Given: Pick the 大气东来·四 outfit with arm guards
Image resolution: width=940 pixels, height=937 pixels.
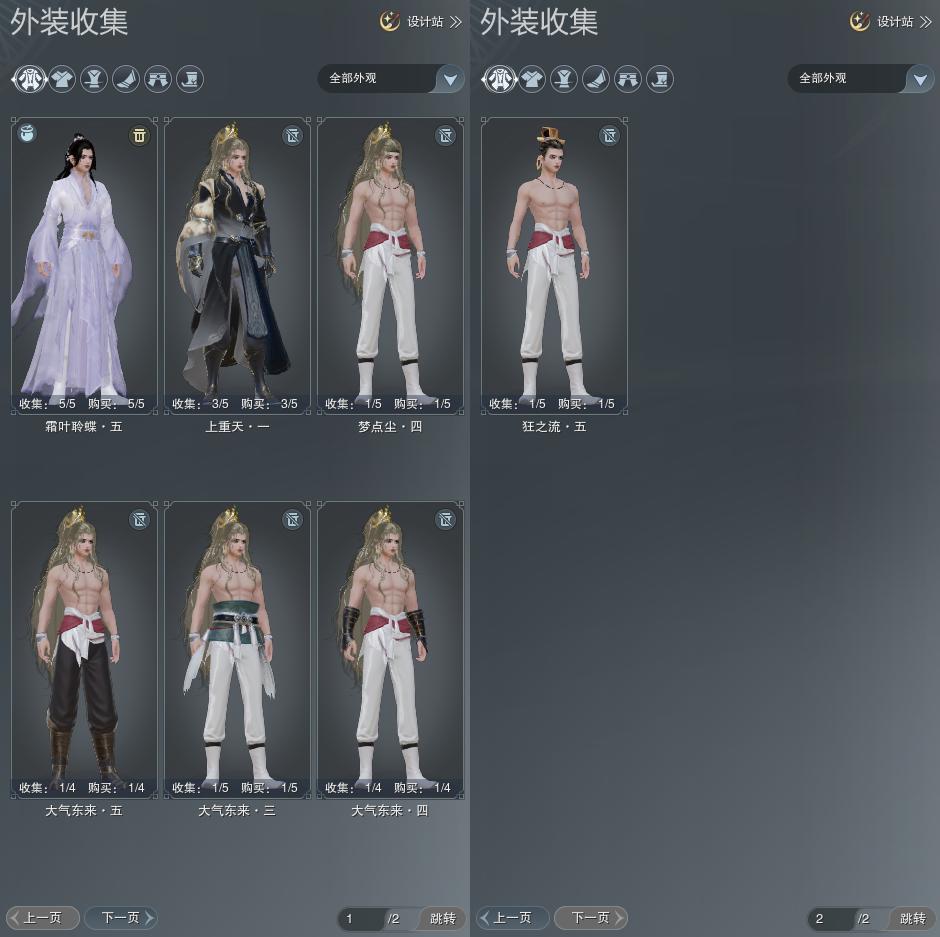Looking at the screenshot, I should (390, 649).
